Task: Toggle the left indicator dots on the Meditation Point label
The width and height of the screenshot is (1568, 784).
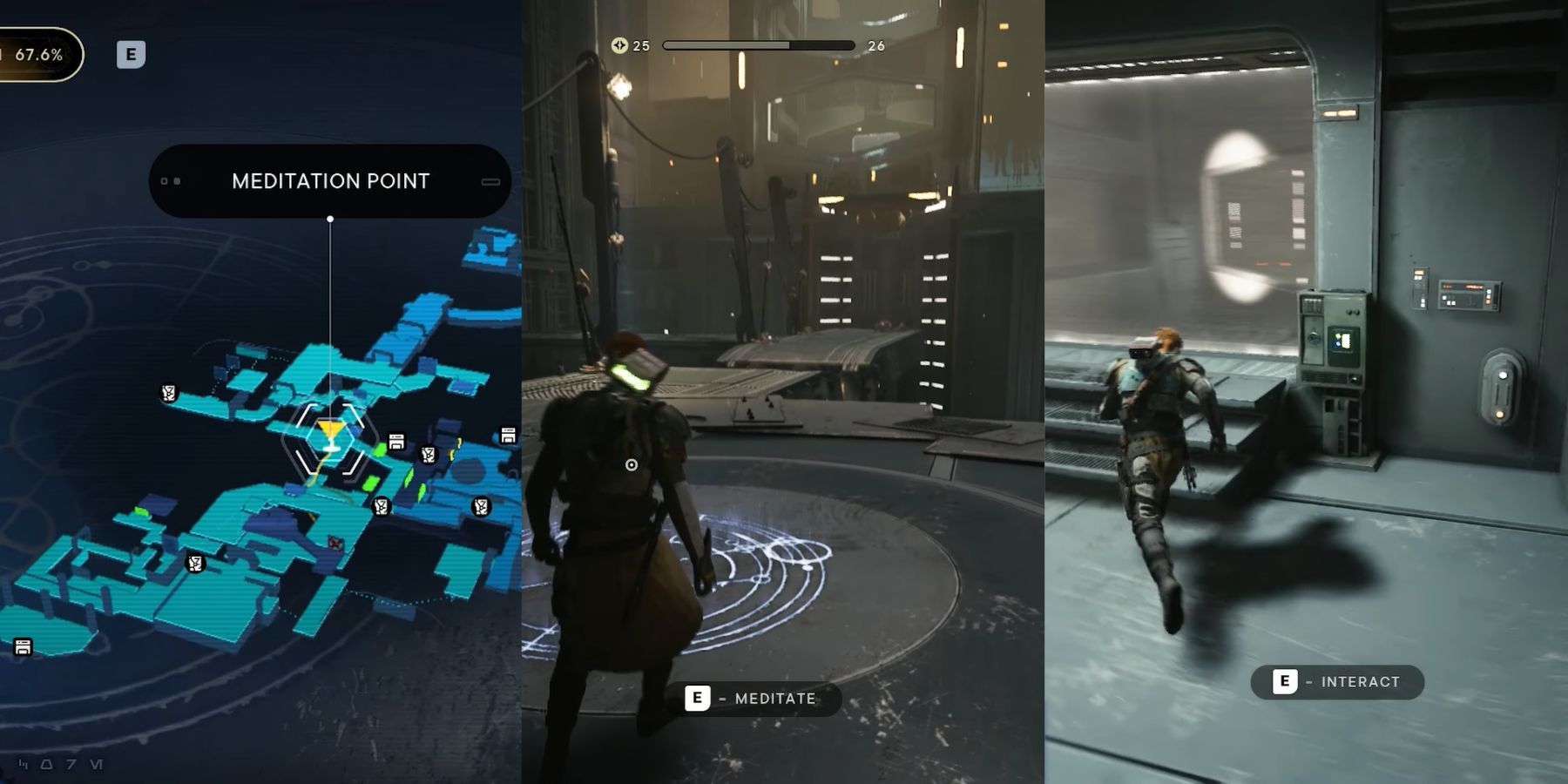Action: (170, 180)
